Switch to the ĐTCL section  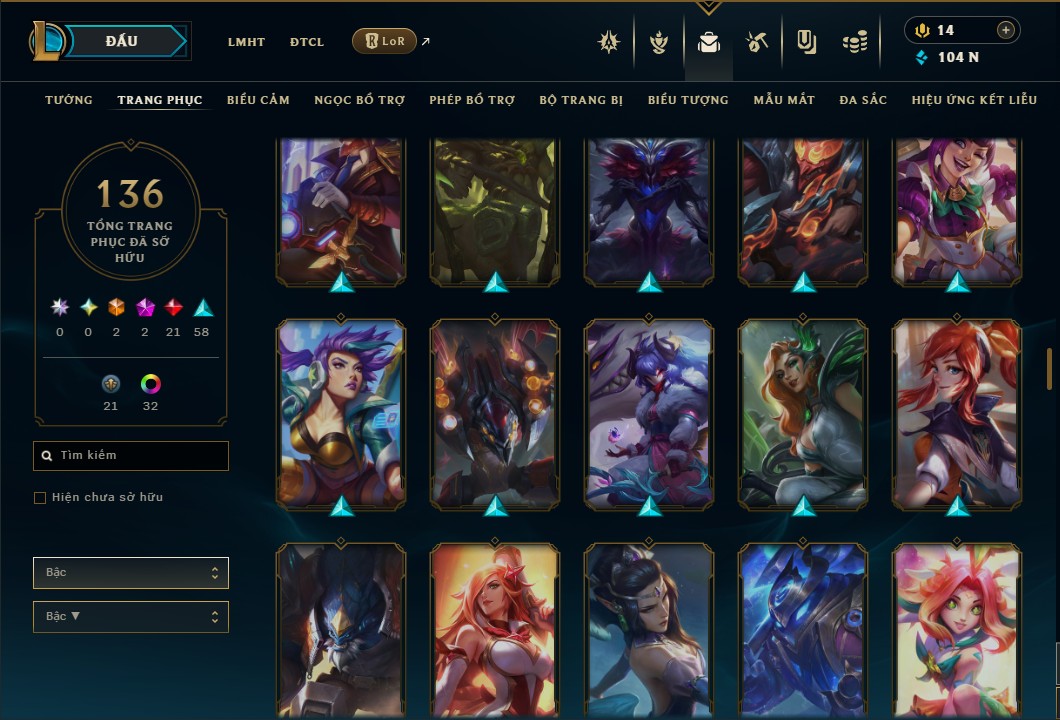tap(307, 42)
